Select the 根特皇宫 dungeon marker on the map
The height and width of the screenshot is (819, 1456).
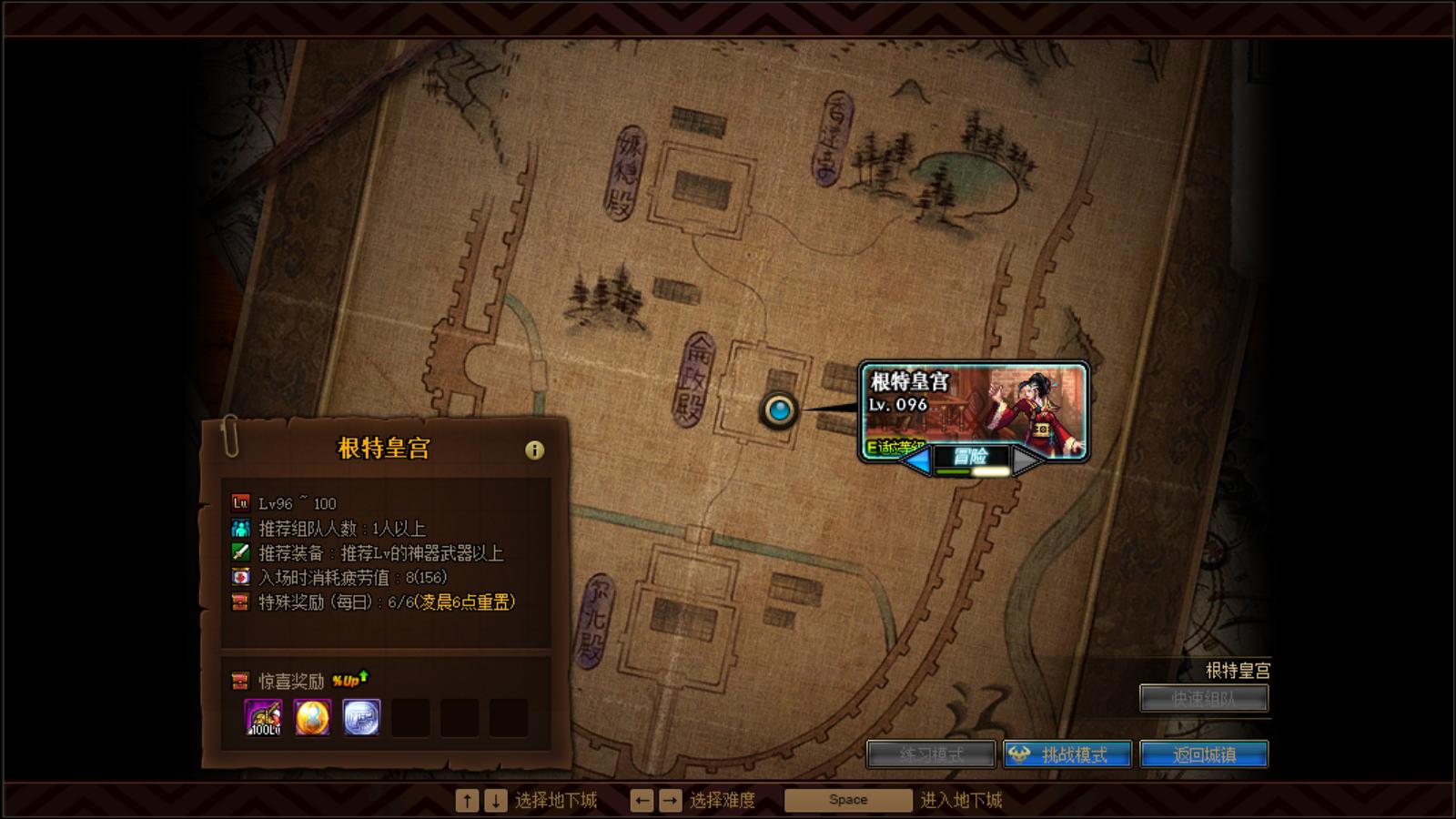[779, 410]
